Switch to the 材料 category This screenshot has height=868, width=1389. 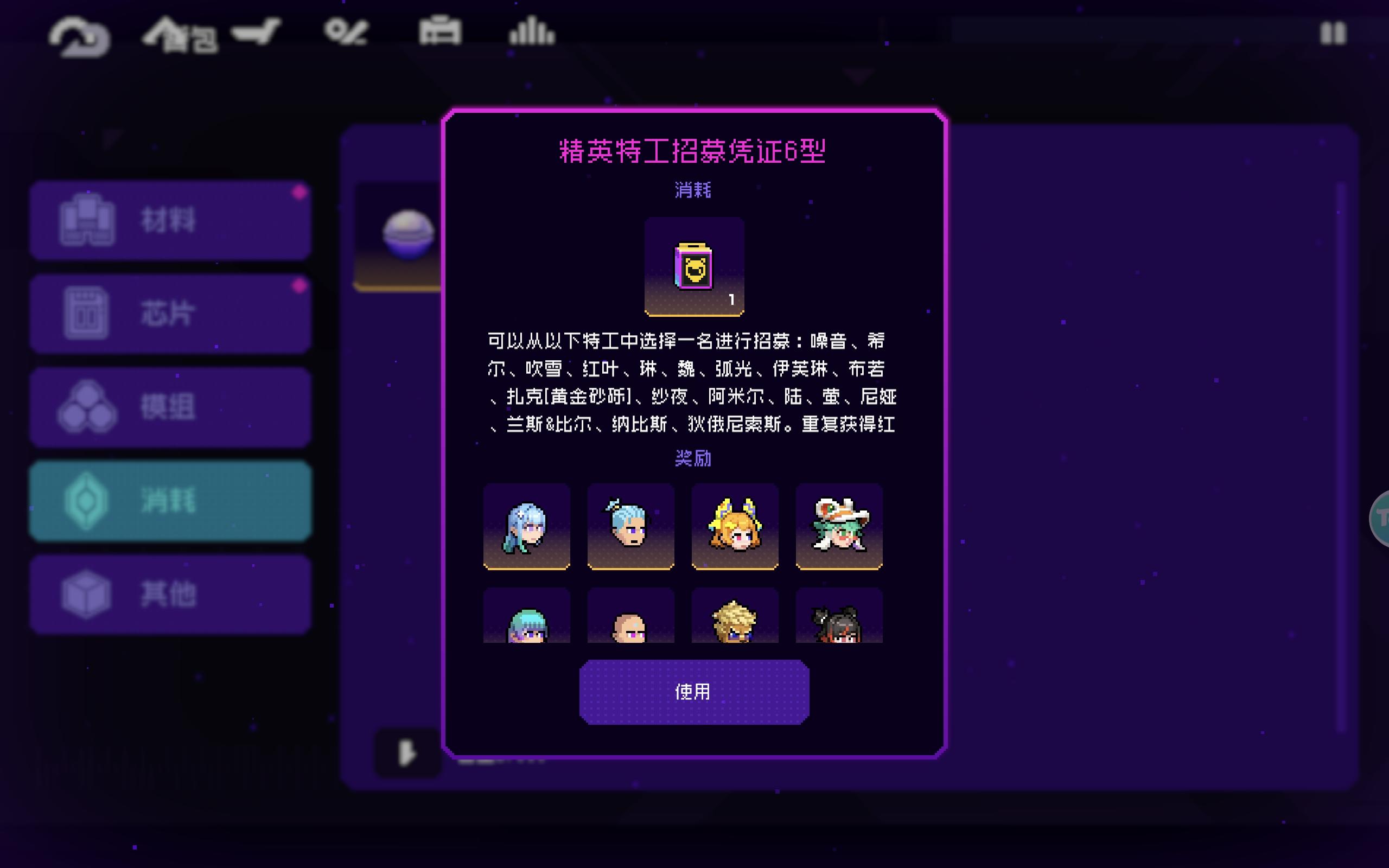(x=170, y=219)
